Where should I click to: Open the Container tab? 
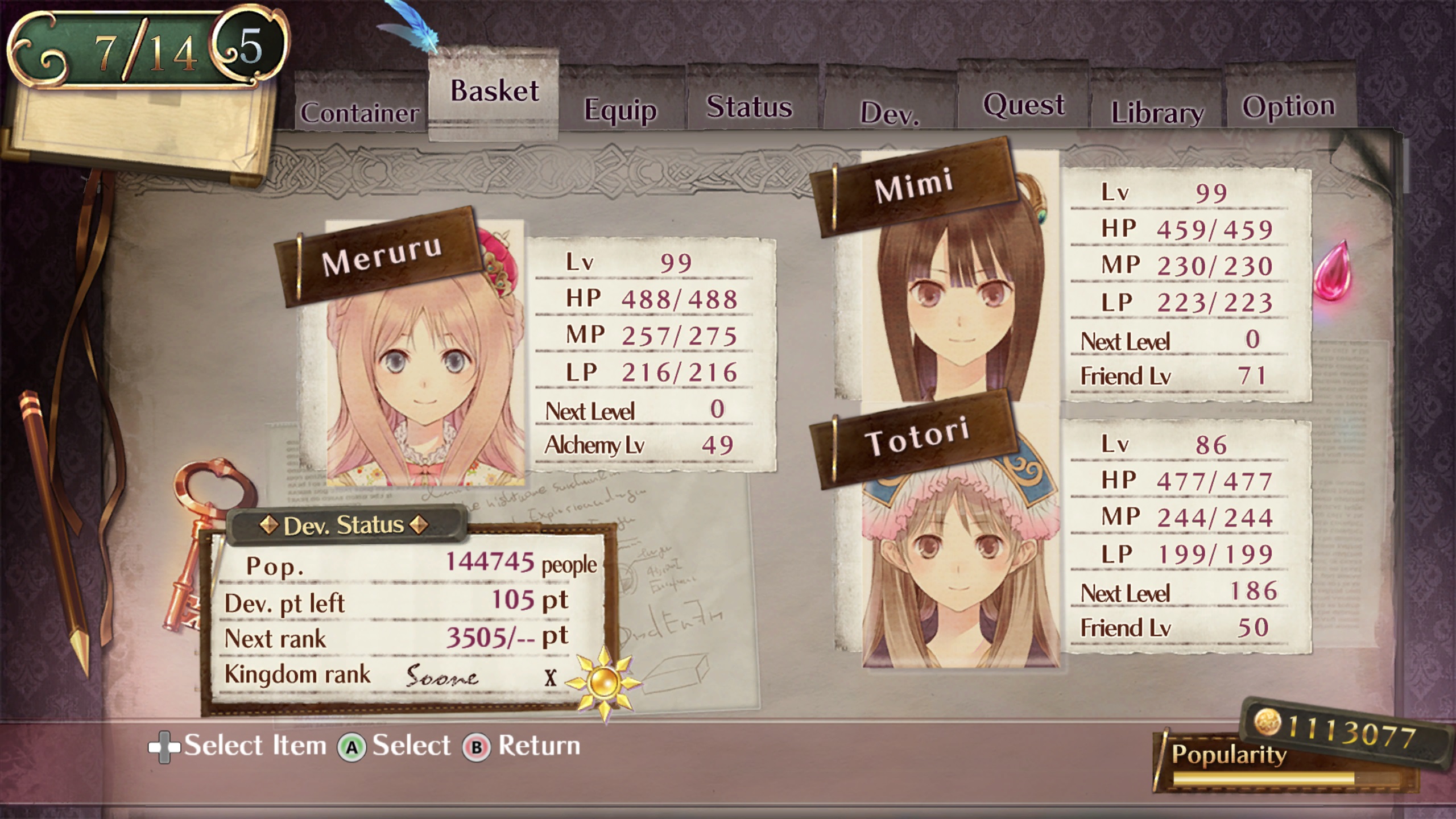point(359,112)
